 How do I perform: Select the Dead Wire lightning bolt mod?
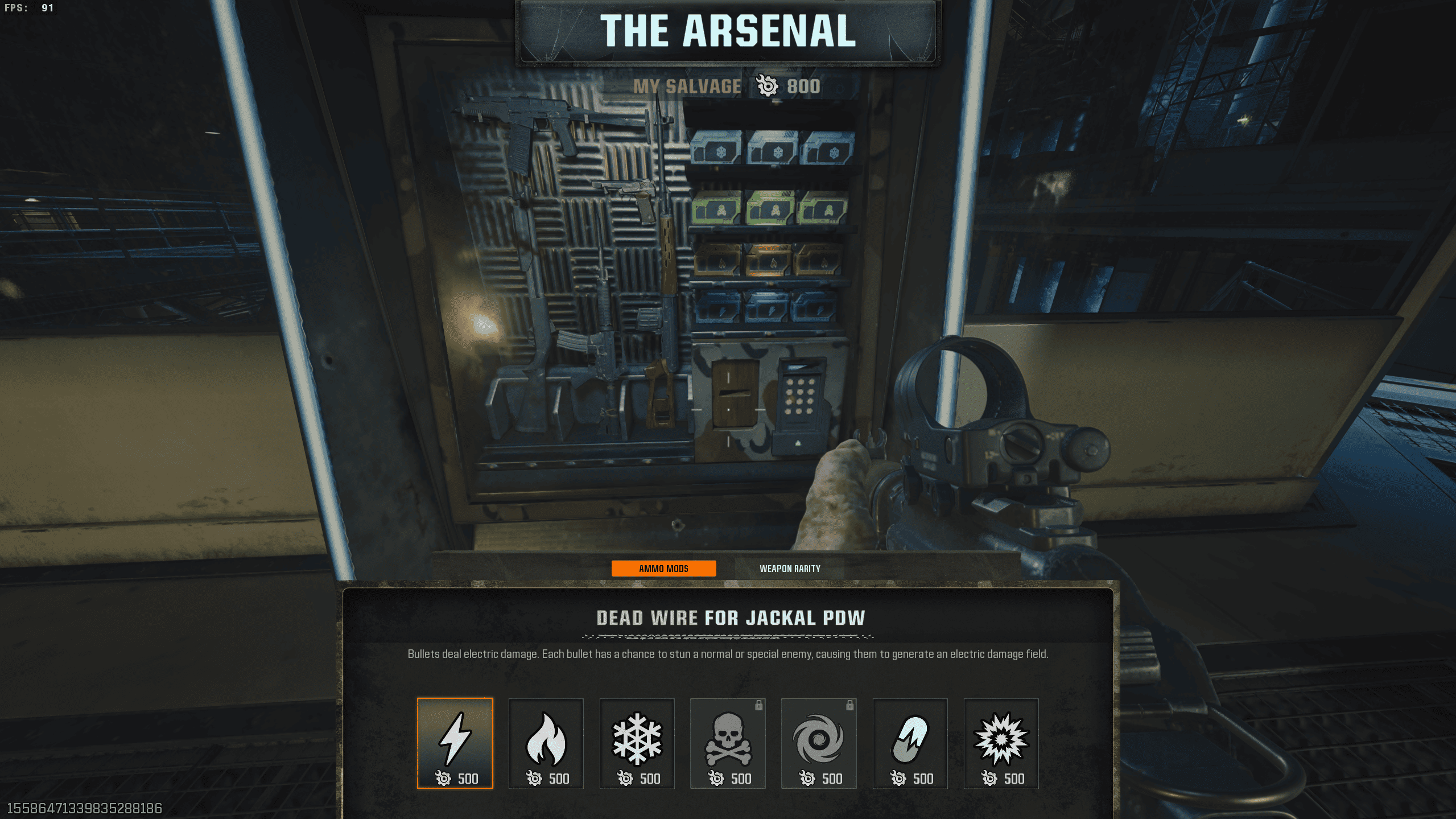tap(455, 743)
